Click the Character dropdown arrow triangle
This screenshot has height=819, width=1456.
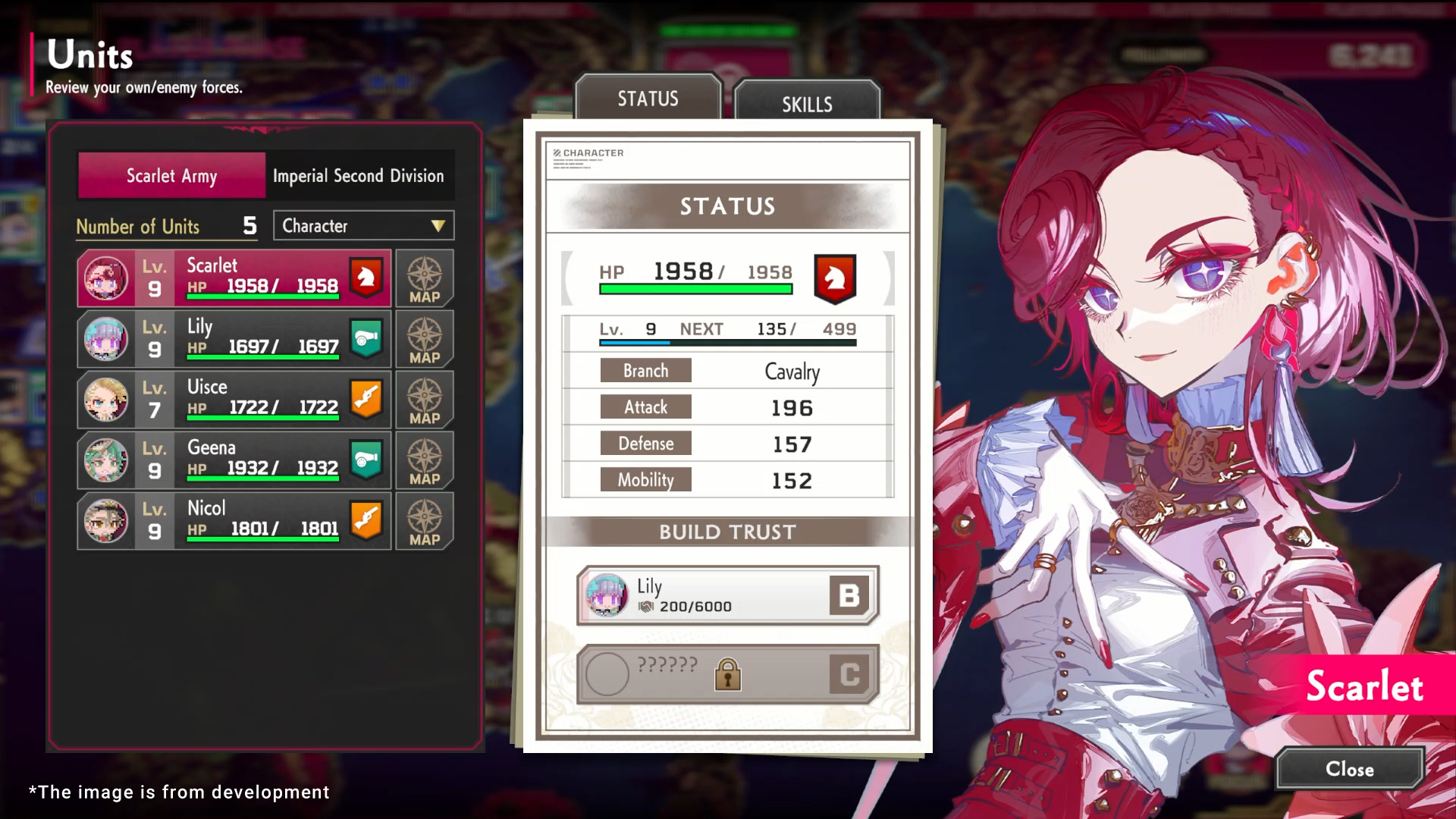pos(437,225)
